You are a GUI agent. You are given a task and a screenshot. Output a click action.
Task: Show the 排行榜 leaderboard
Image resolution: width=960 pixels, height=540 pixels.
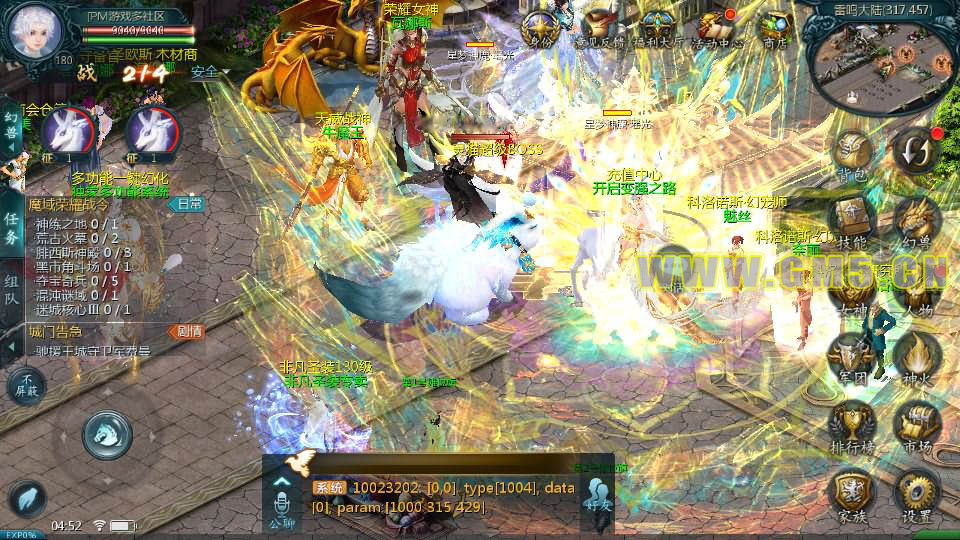click(x=852, y=425)
